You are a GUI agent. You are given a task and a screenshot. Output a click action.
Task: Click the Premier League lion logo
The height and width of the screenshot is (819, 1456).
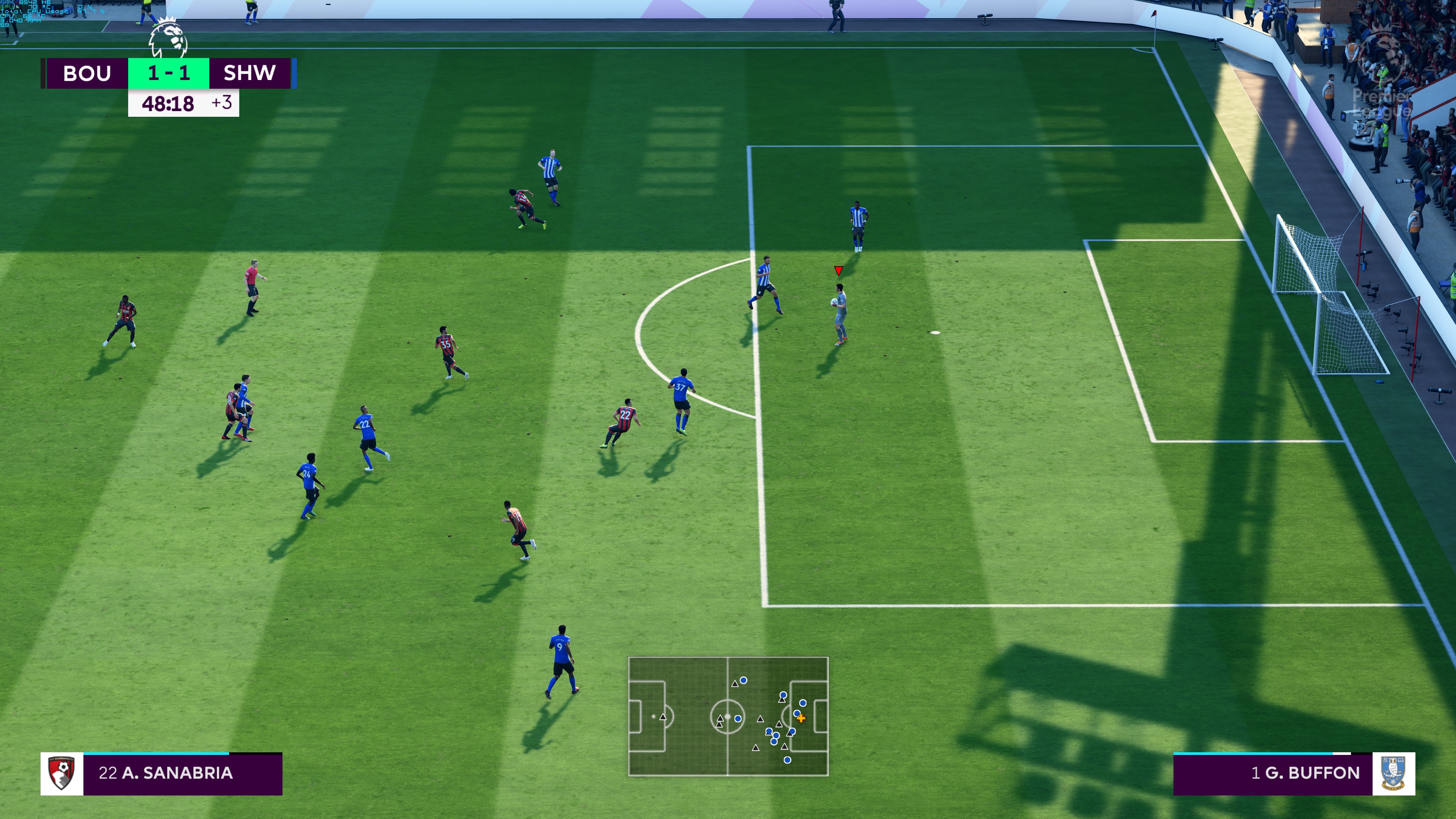click(168, 38)
